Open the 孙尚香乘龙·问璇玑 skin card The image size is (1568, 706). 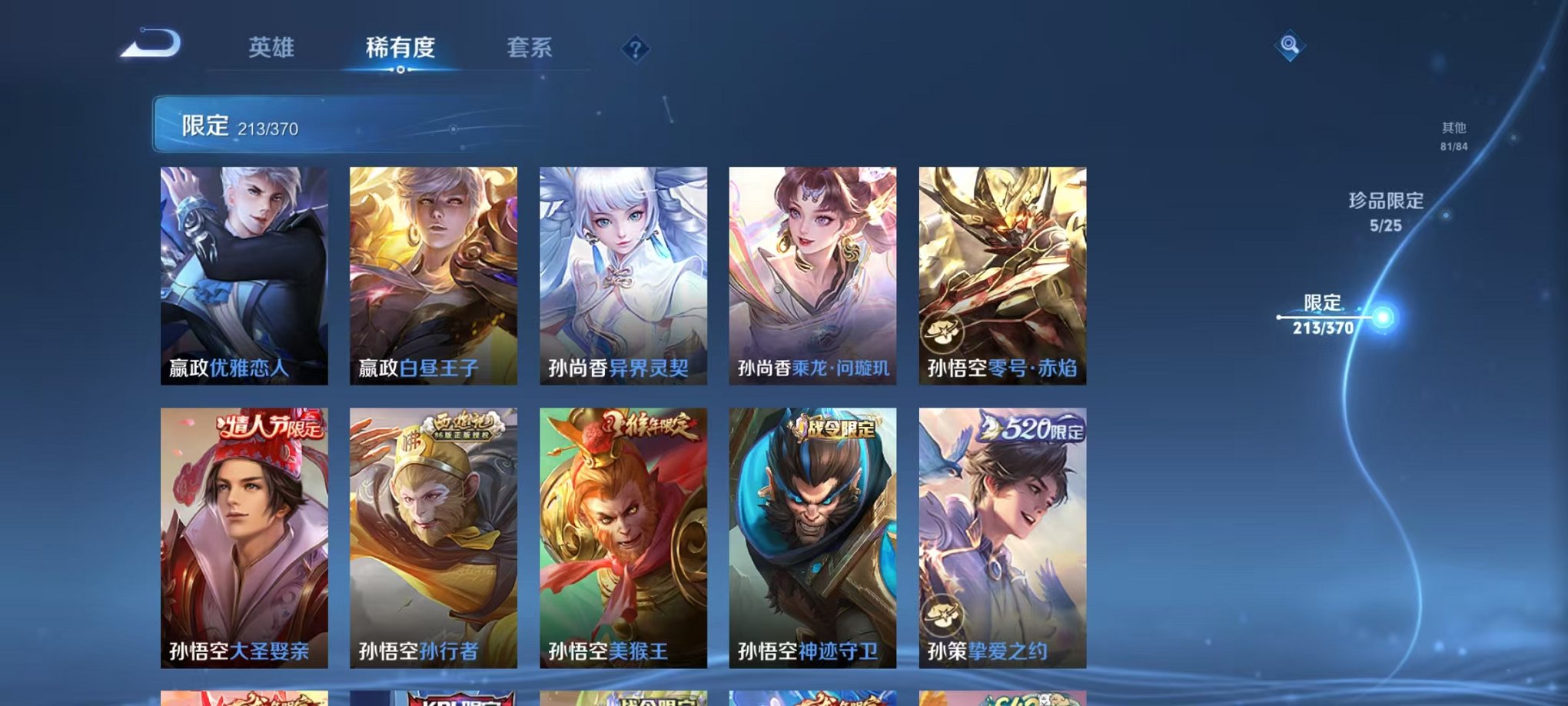tap(810, 273)
